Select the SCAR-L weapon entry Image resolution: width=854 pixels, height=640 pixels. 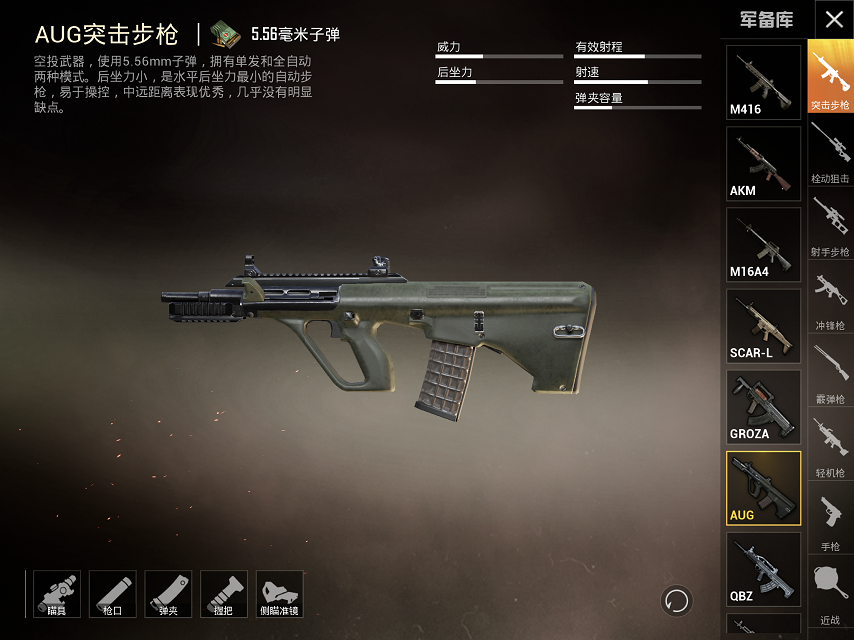(x=763, y=325)
